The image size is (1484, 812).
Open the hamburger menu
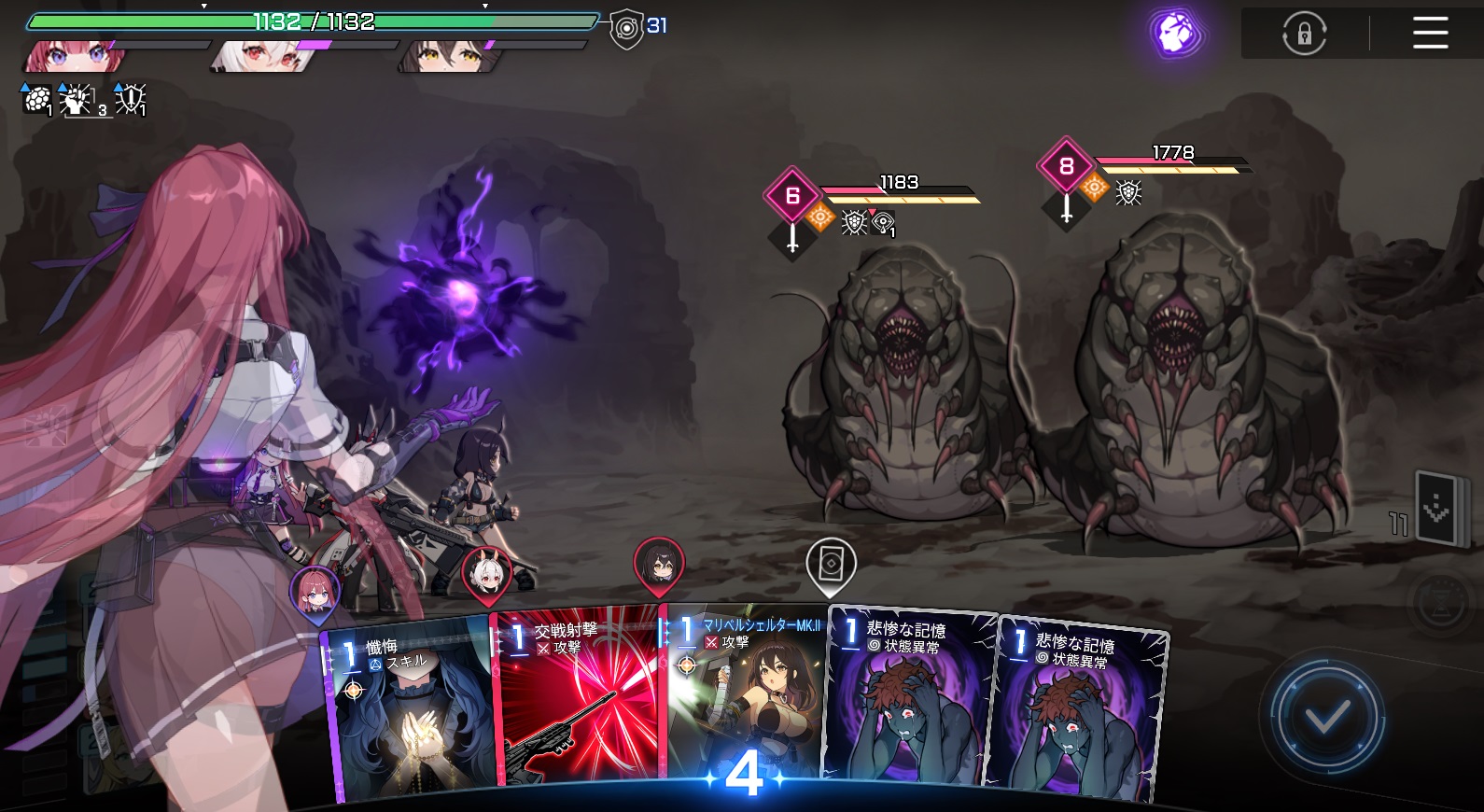[1429, 34]
